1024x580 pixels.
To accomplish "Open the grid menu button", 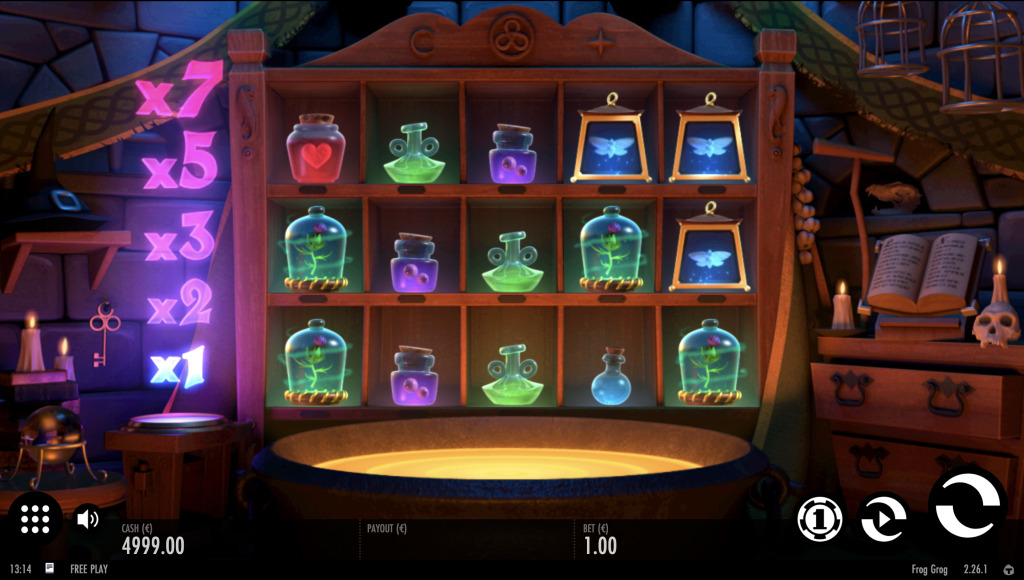I will [35, 518].
